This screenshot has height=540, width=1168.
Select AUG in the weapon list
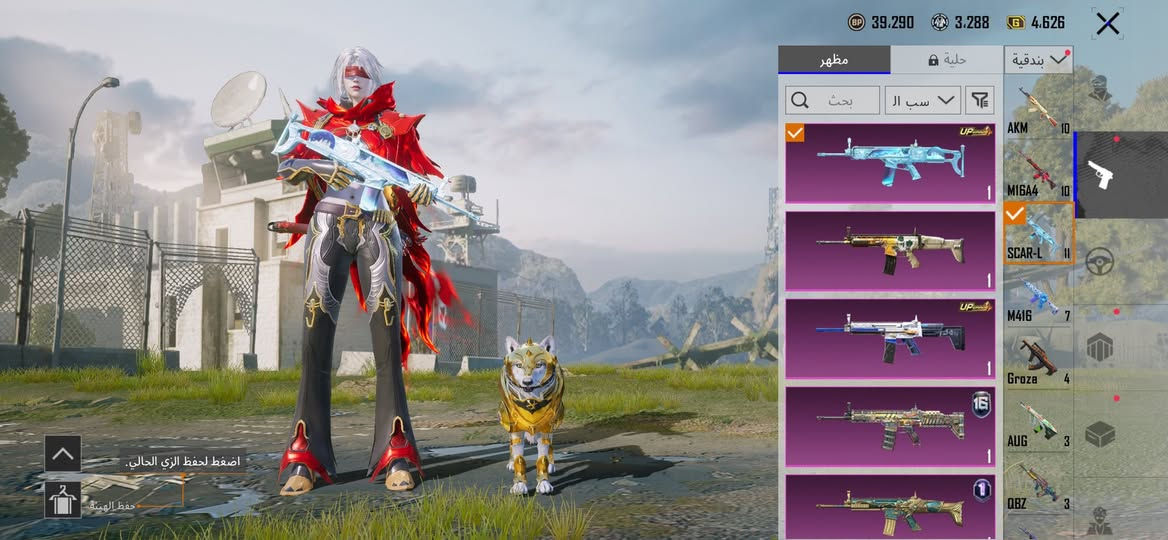(x=1038, y=423)
